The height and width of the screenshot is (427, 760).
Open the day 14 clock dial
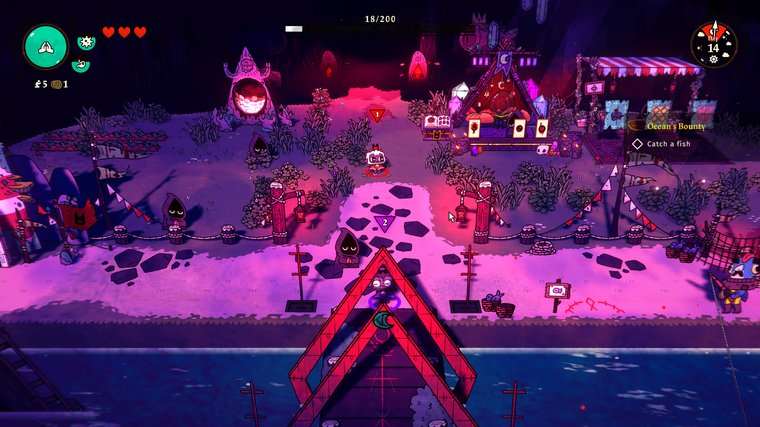(x=713, y=44)
